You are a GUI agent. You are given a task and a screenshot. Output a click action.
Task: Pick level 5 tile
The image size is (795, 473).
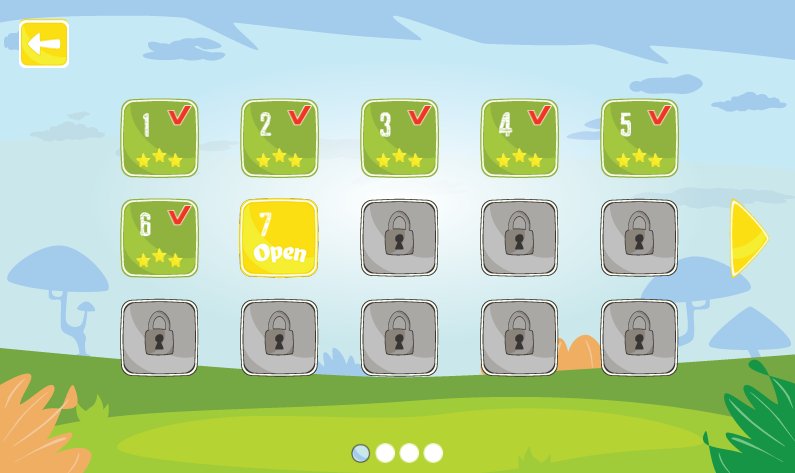(639, 138)
